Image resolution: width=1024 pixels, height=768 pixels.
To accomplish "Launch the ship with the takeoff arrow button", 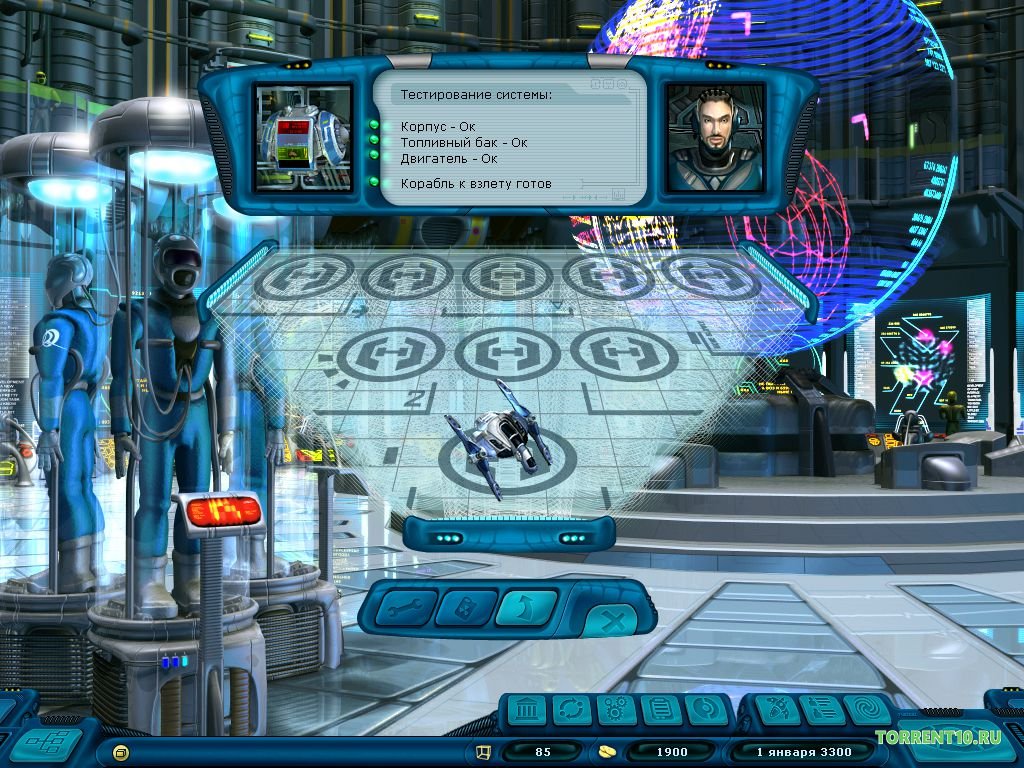I will (526, 607).
